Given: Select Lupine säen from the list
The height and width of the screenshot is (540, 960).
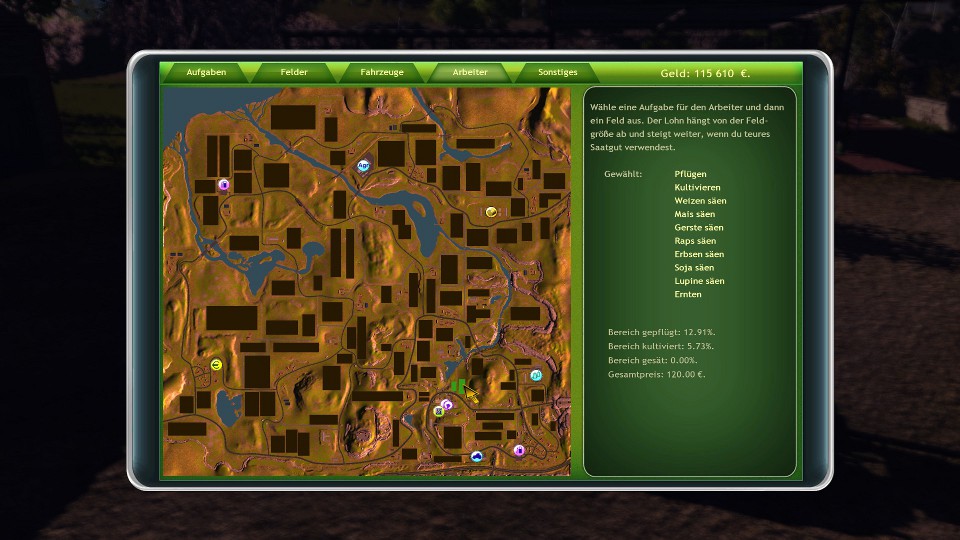Looking at the screenshot, I should pyautogui.click(x=699, y=281).
